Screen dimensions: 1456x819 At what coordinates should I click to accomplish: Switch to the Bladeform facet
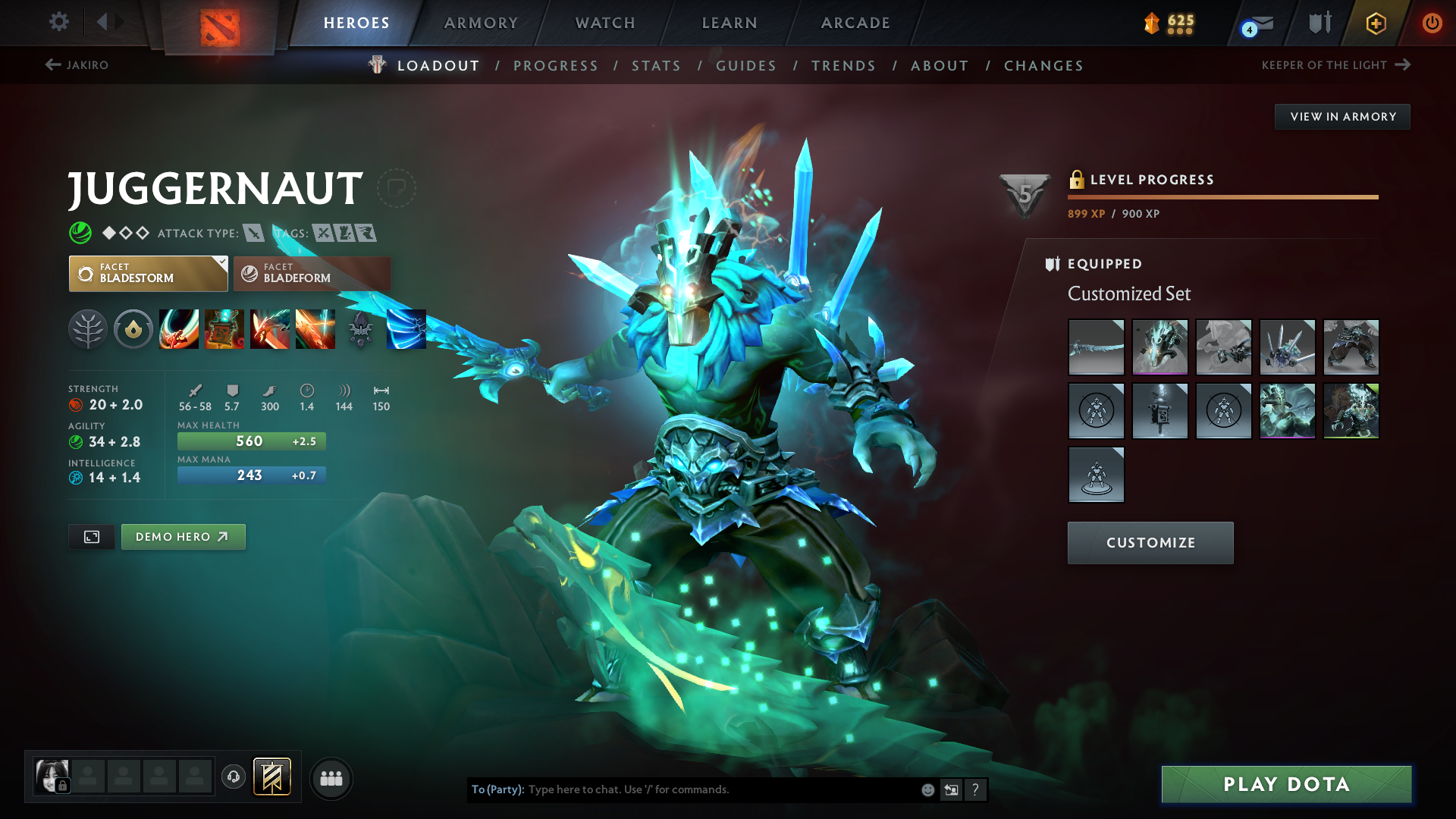click(x=311, y=273)
